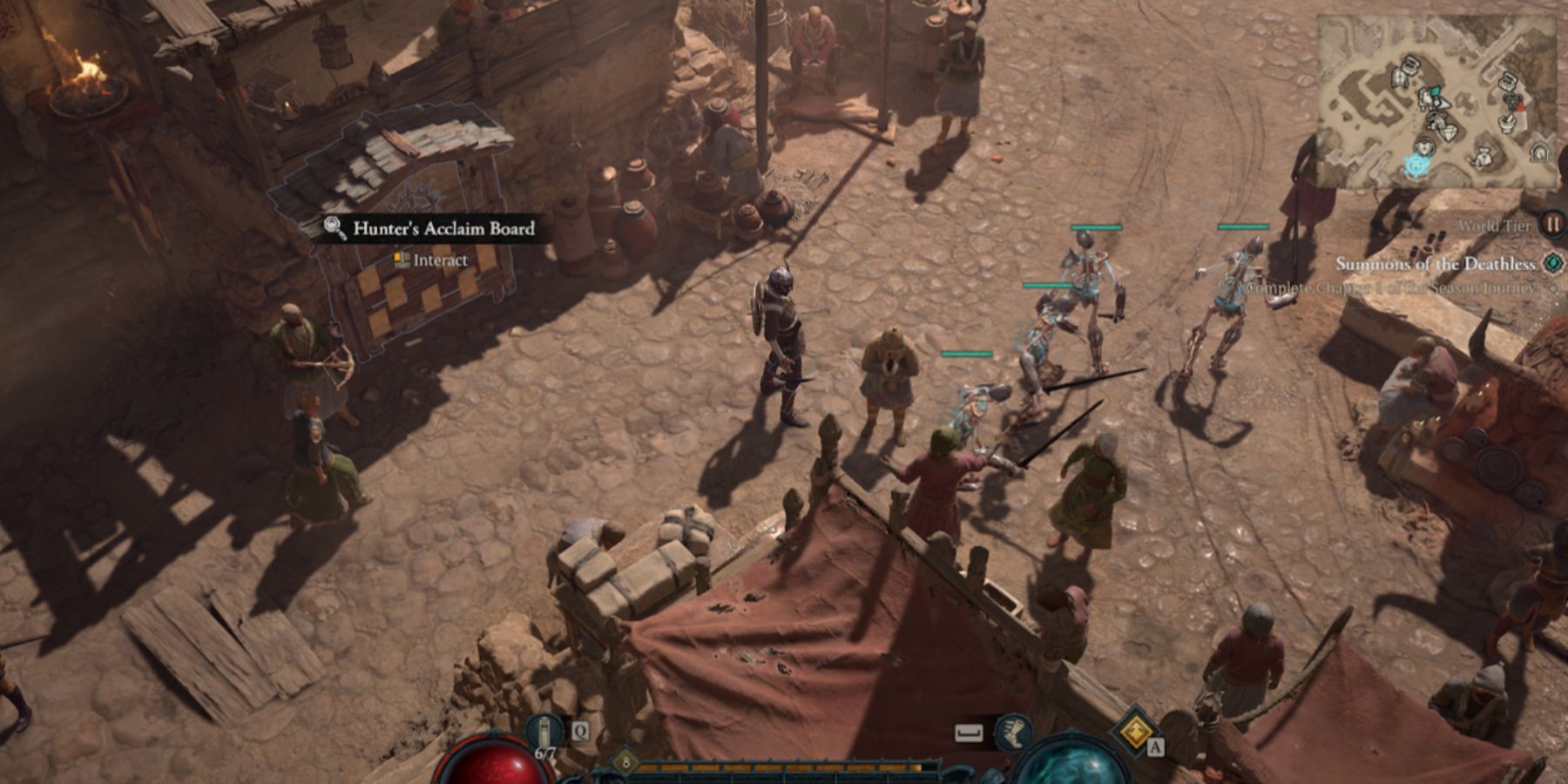This screenshot has height=784, width=1568.
Task: Toggle pause via the World Tier pause icon
Action: click(x=1553, y=225)
